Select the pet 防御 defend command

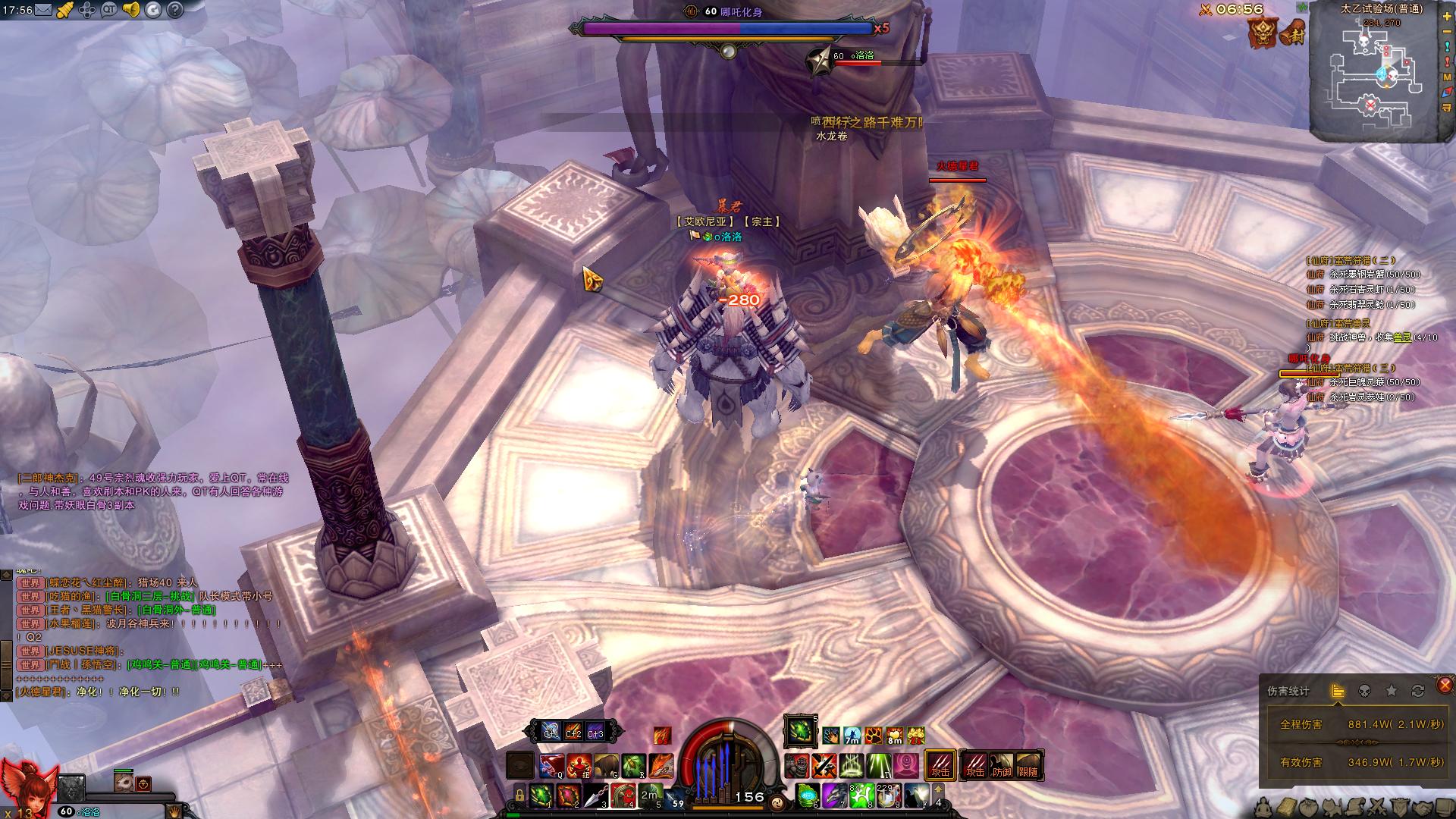pyautogui.click(x=1002, y=764)
